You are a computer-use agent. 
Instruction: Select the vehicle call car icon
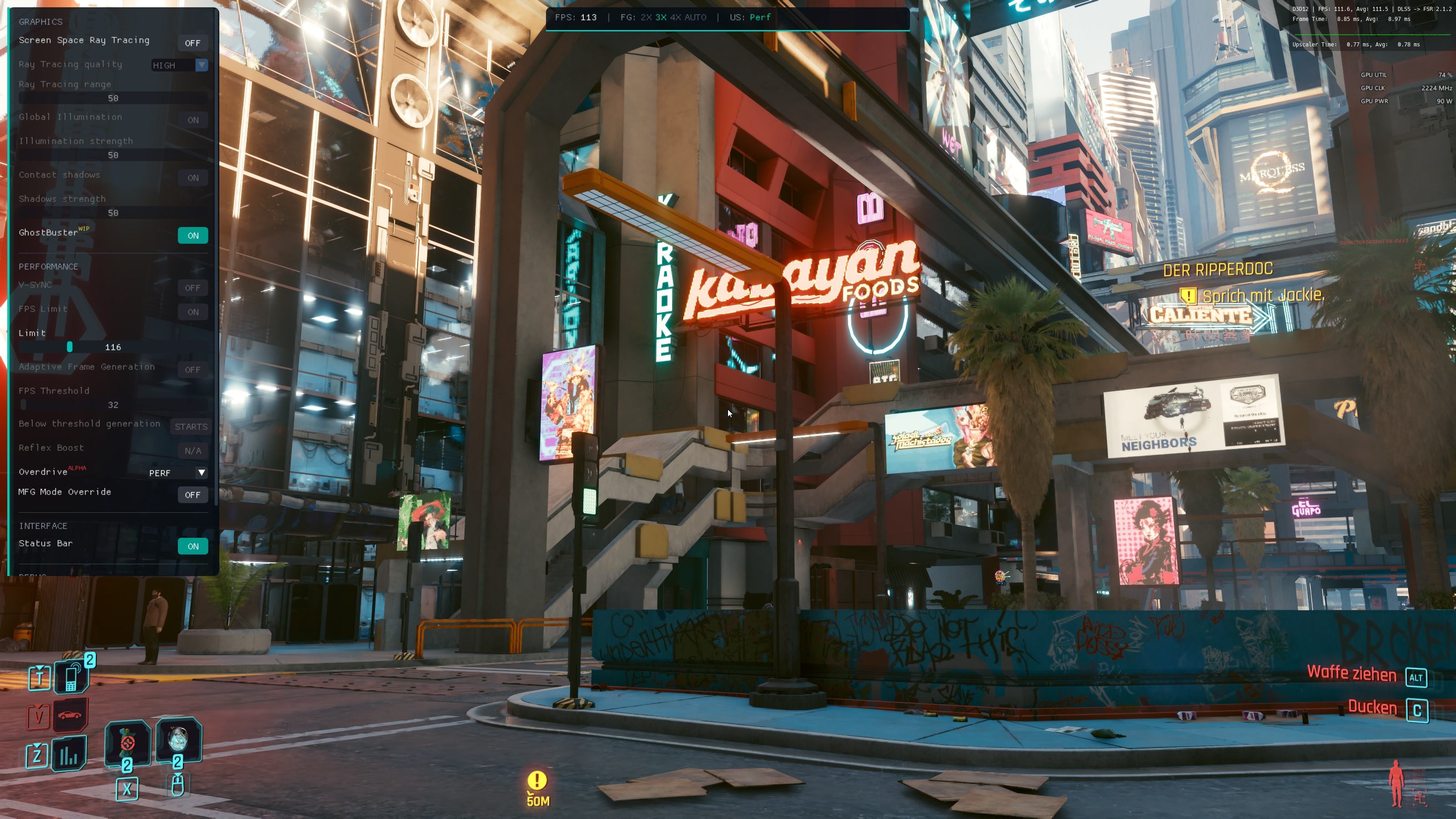70,715
